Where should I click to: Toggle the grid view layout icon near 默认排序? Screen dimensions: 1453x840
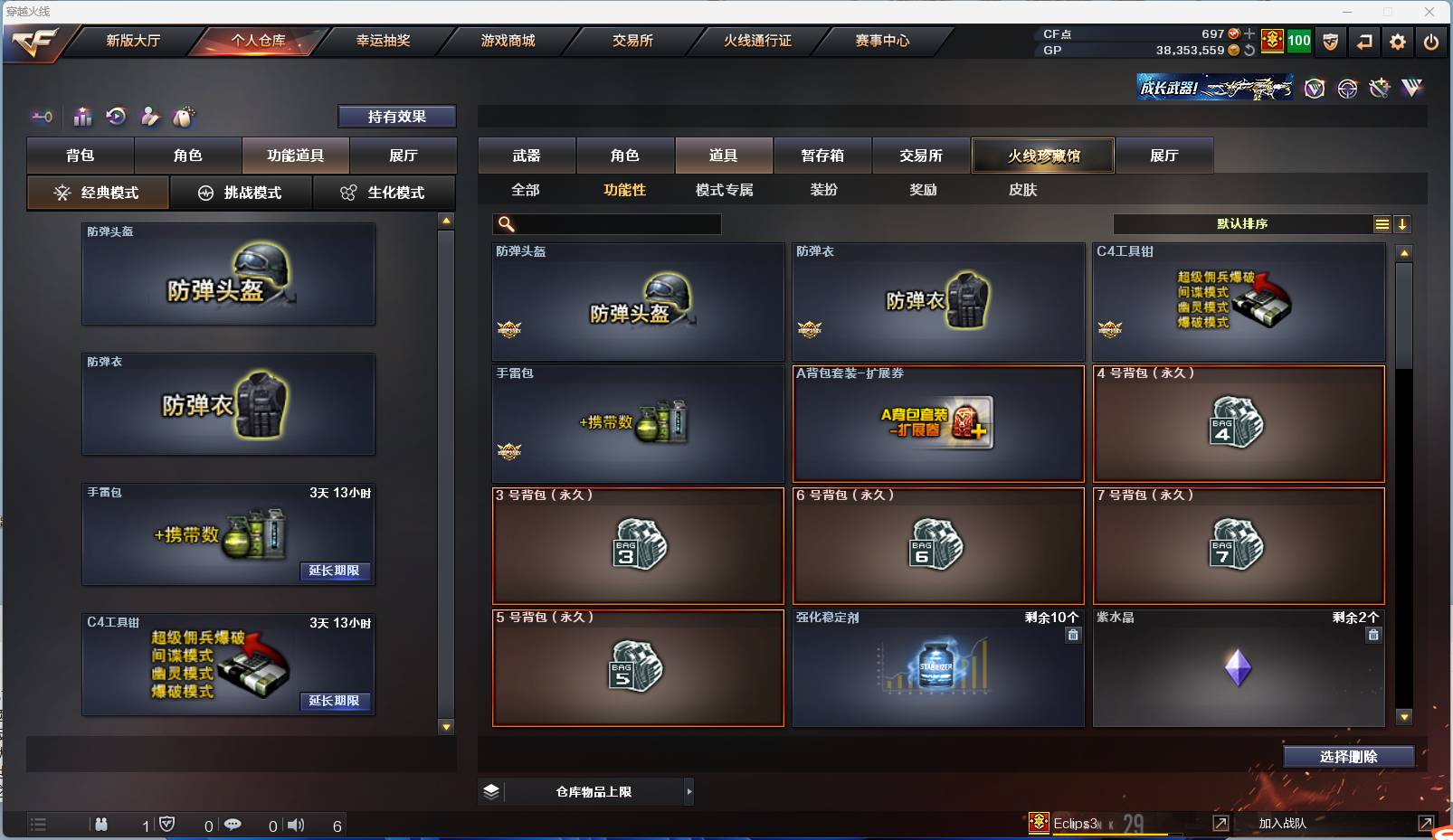click(x=1382, y=223)
